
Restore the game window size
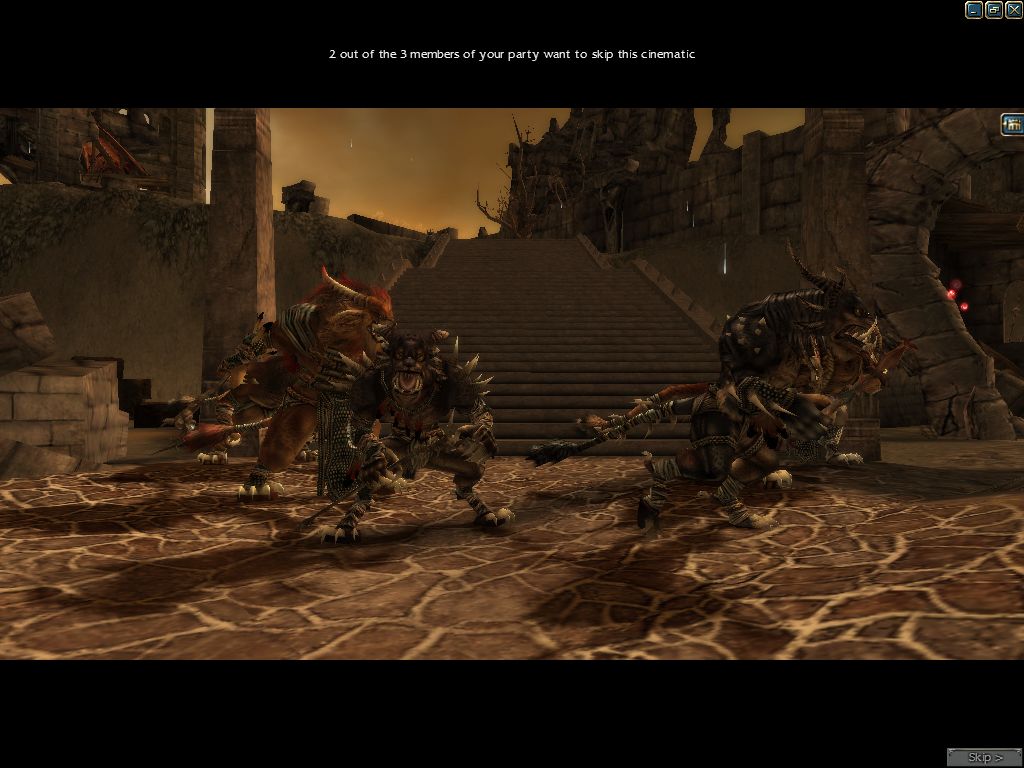[x=994, y=10]
